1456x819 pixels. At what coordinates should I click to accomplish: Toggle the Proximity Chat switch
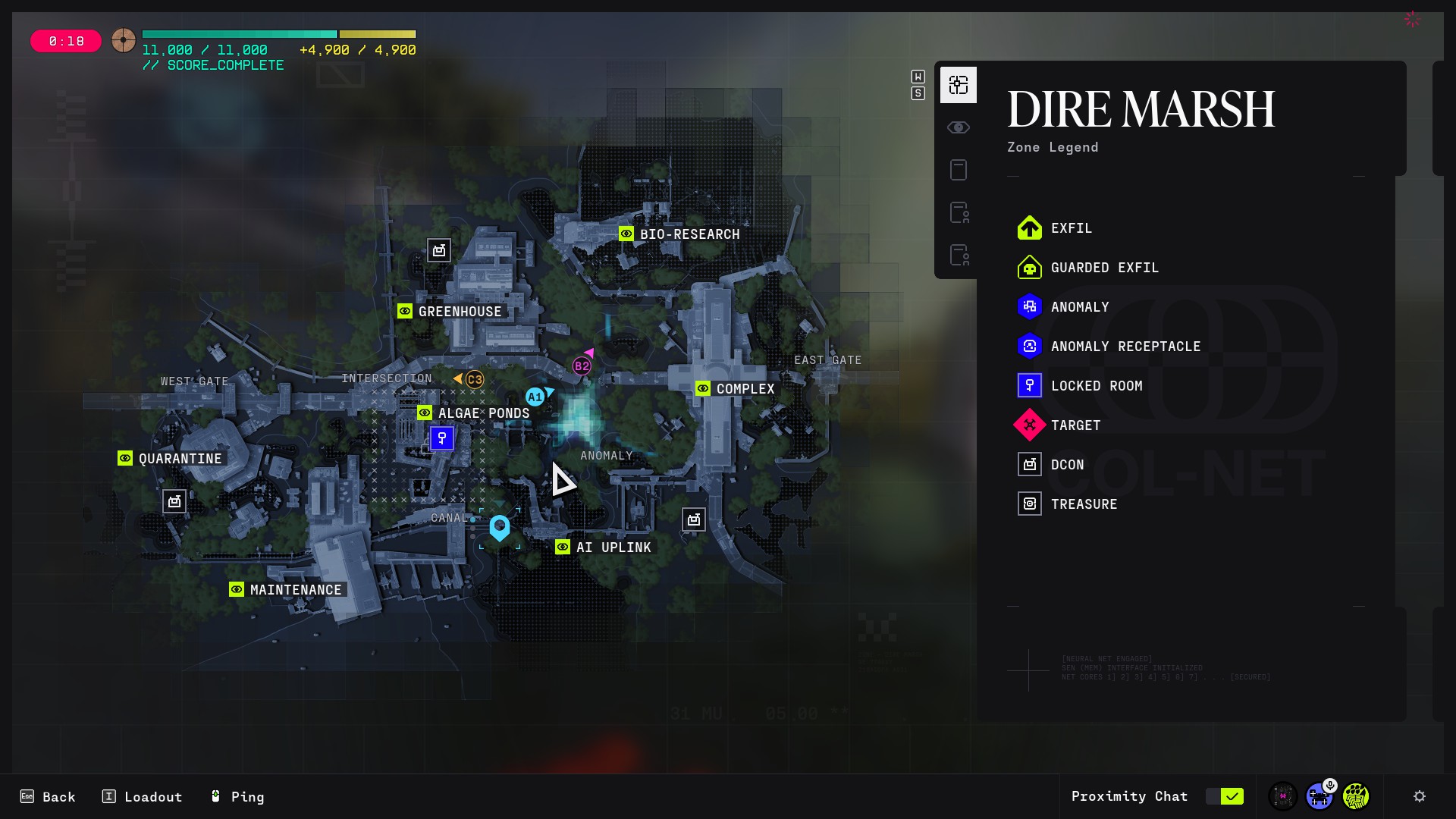(1225, 796)
